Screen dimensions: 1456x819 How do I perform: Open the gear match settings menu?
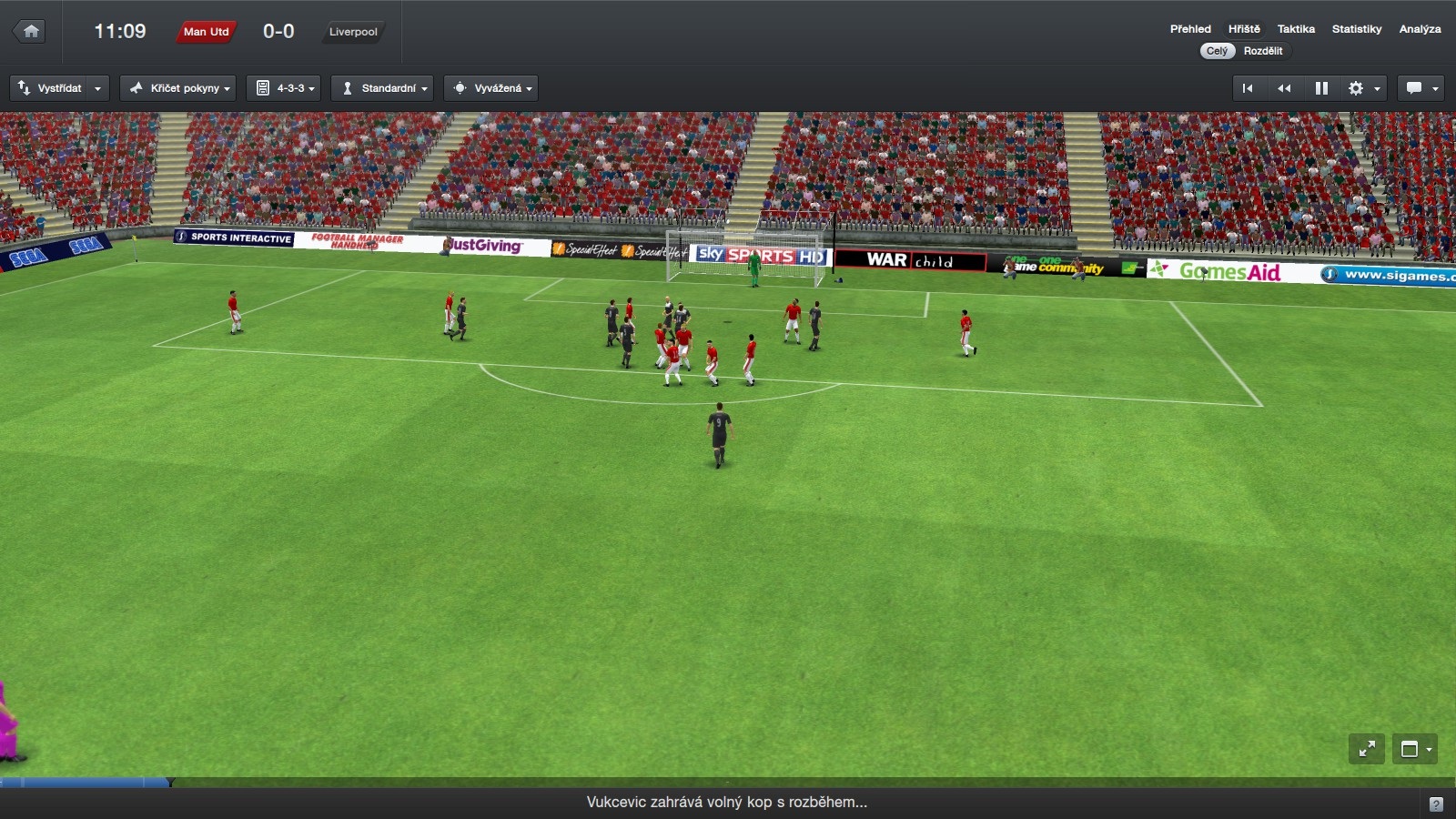[x=1362, y=88]
